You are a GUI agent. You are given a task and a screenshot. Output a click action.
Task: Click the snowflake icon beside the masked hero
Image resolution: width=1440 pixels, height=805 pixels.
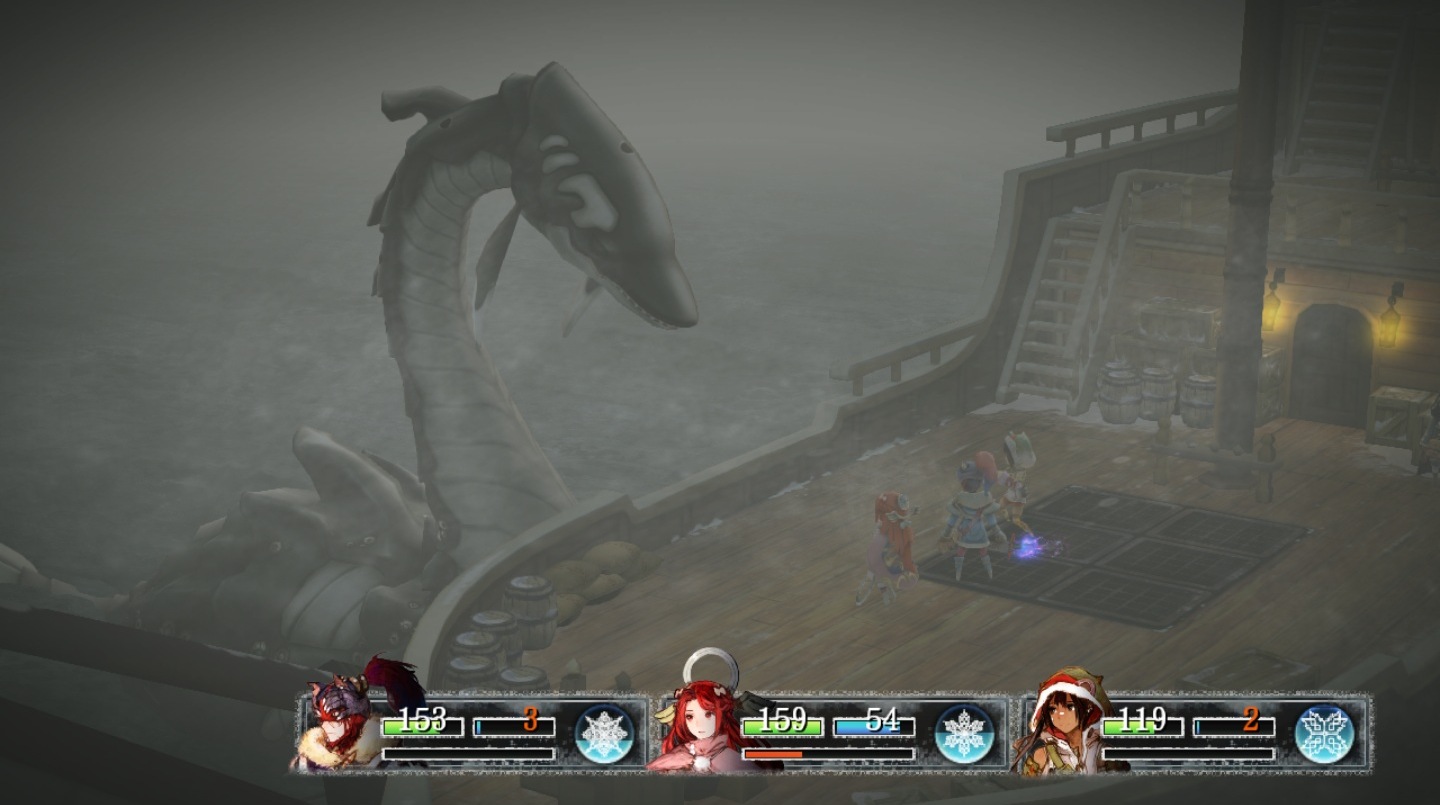(605, 733)
